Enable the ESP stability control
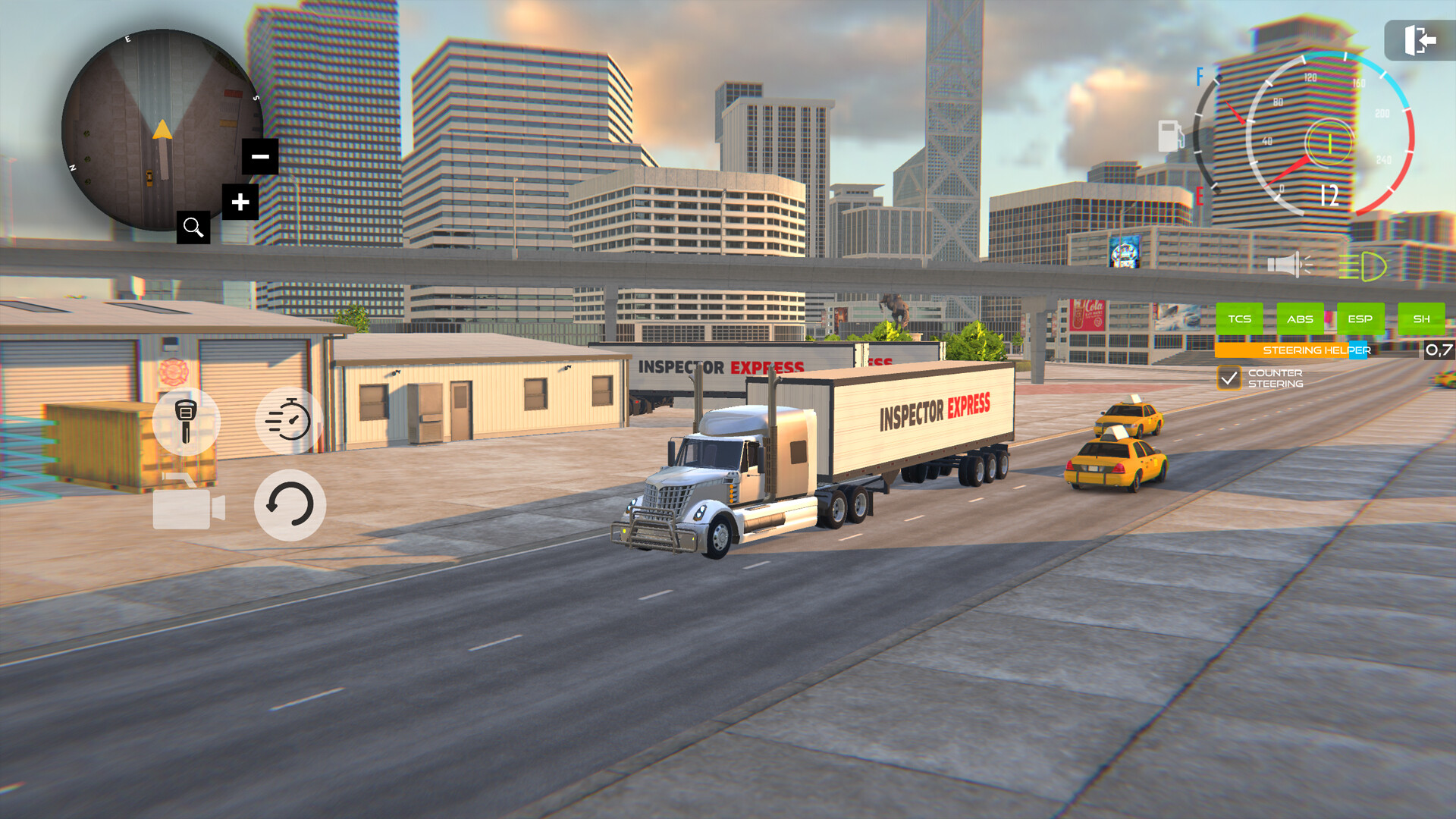The width and height of the screenshot is (1456, 819). point(1361,318)
